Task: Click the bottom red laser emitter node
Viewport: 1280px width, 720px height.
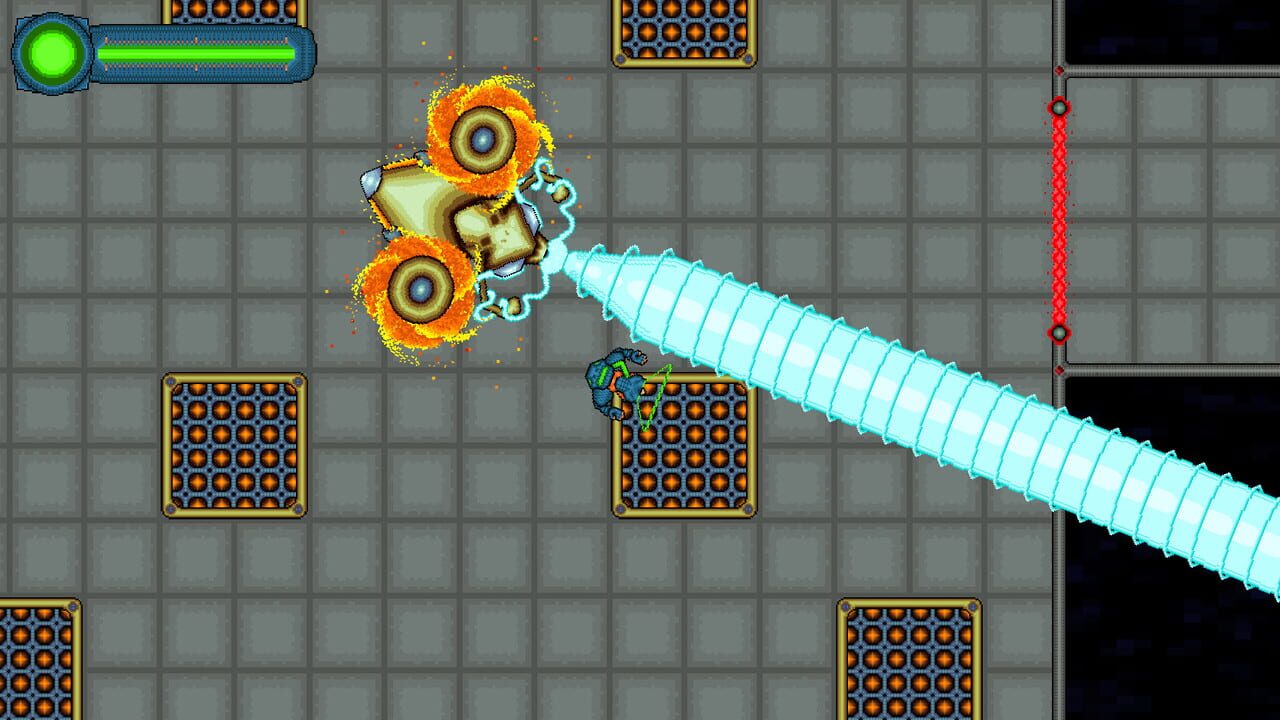Action: (x=1057, y=330)
